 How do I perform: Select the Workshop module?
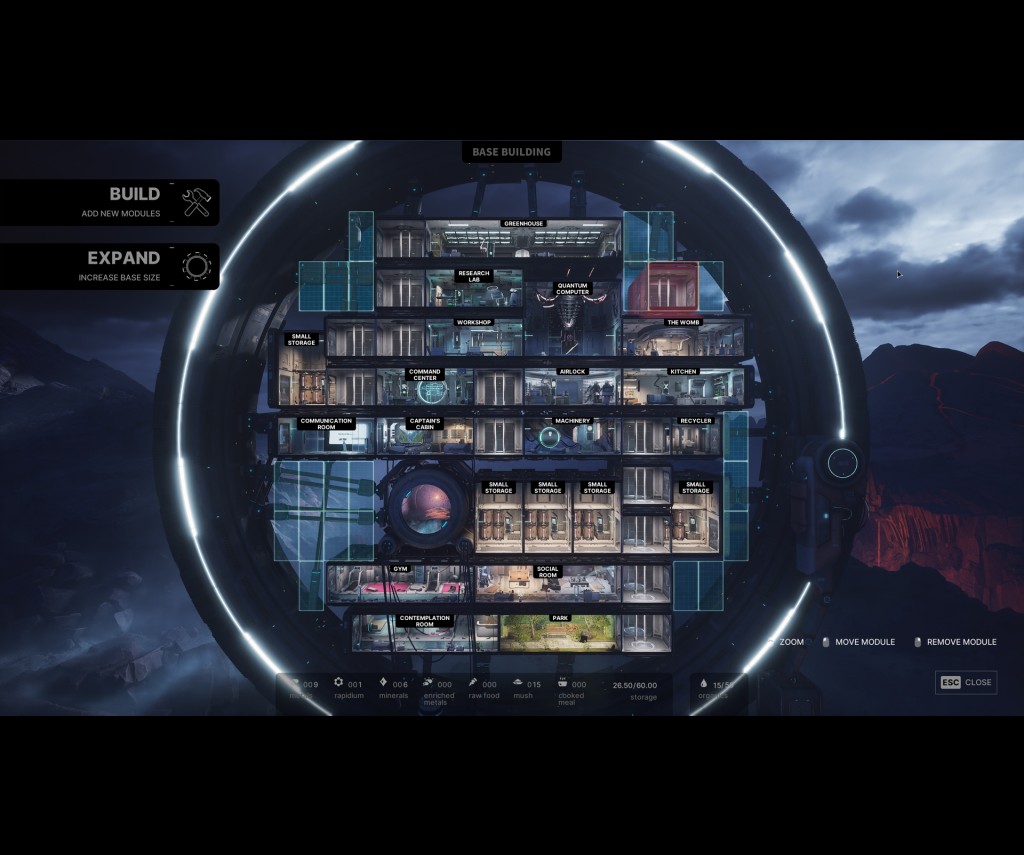coord(474,337)
